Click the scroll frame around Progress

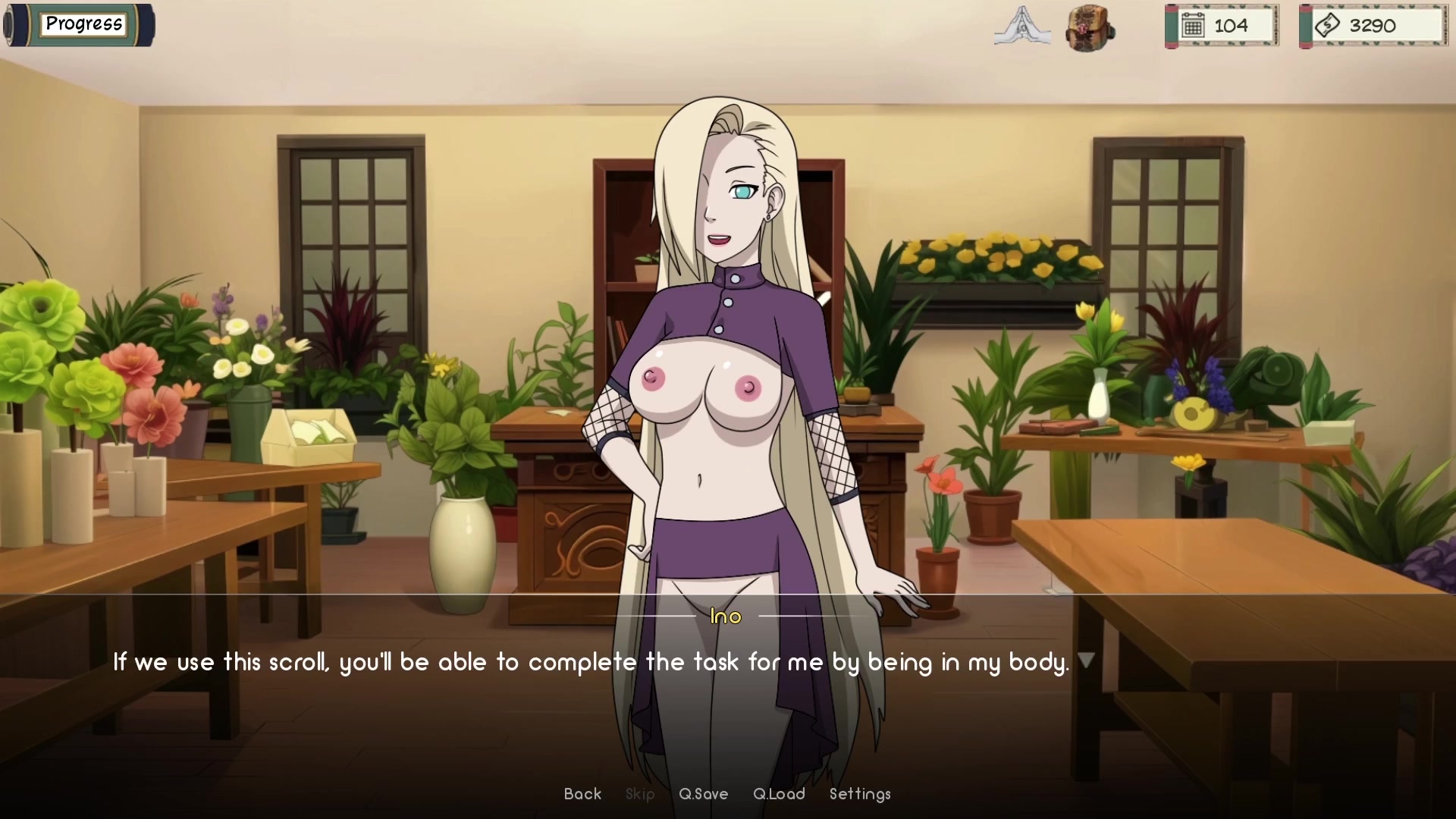point(78,24)
